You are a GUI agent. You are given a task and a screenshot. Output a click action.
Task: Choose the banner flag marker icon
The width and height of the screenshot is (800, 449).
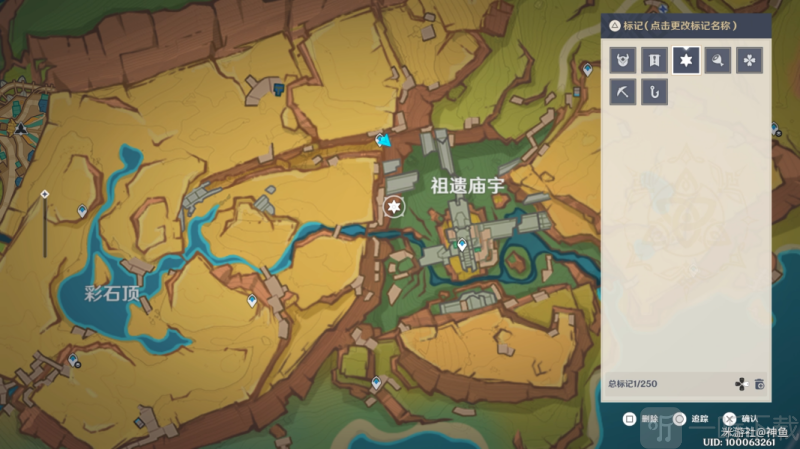click(655, 61)
